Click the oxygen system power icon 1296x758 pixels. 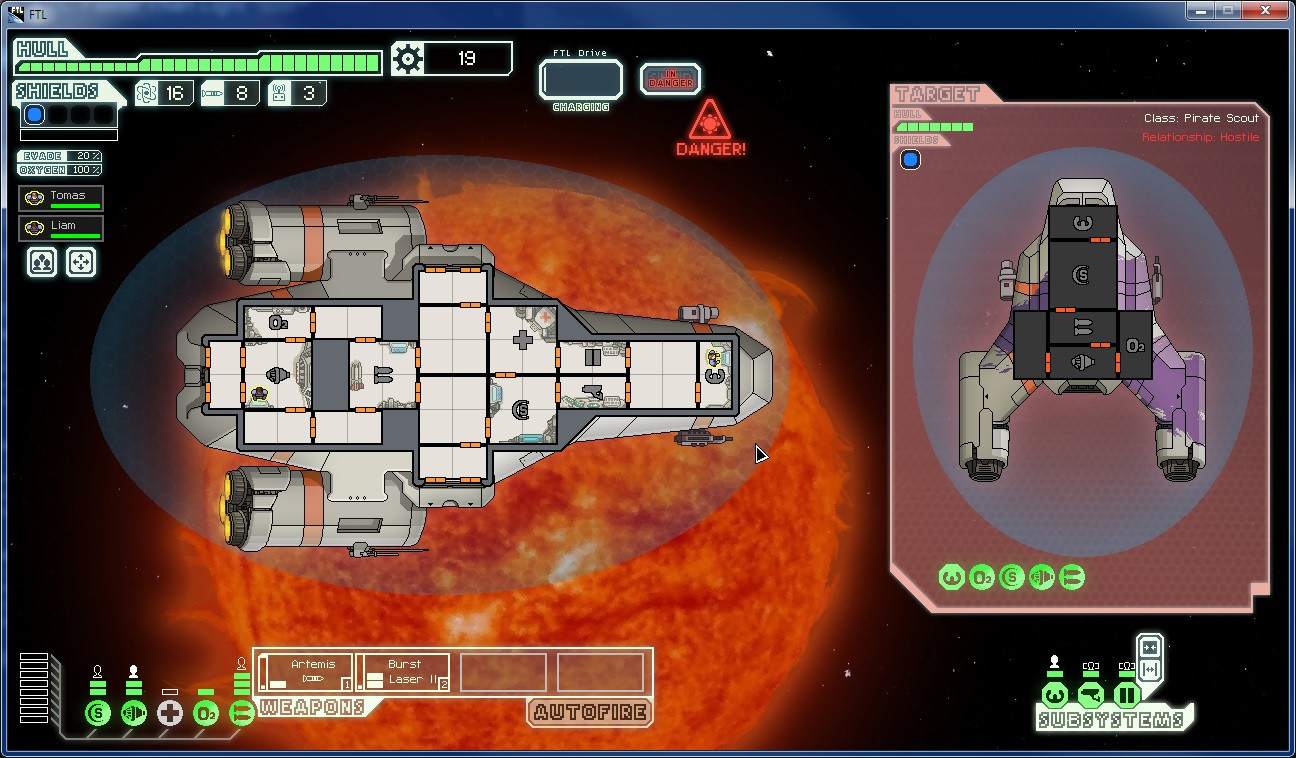click(206, 713)
